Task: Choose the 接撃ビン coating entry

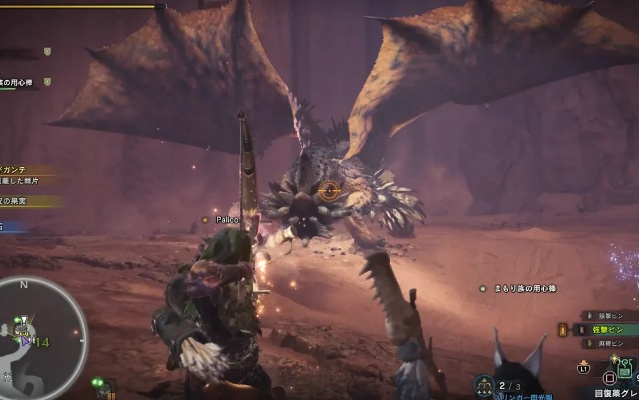Action: point(612,314)
